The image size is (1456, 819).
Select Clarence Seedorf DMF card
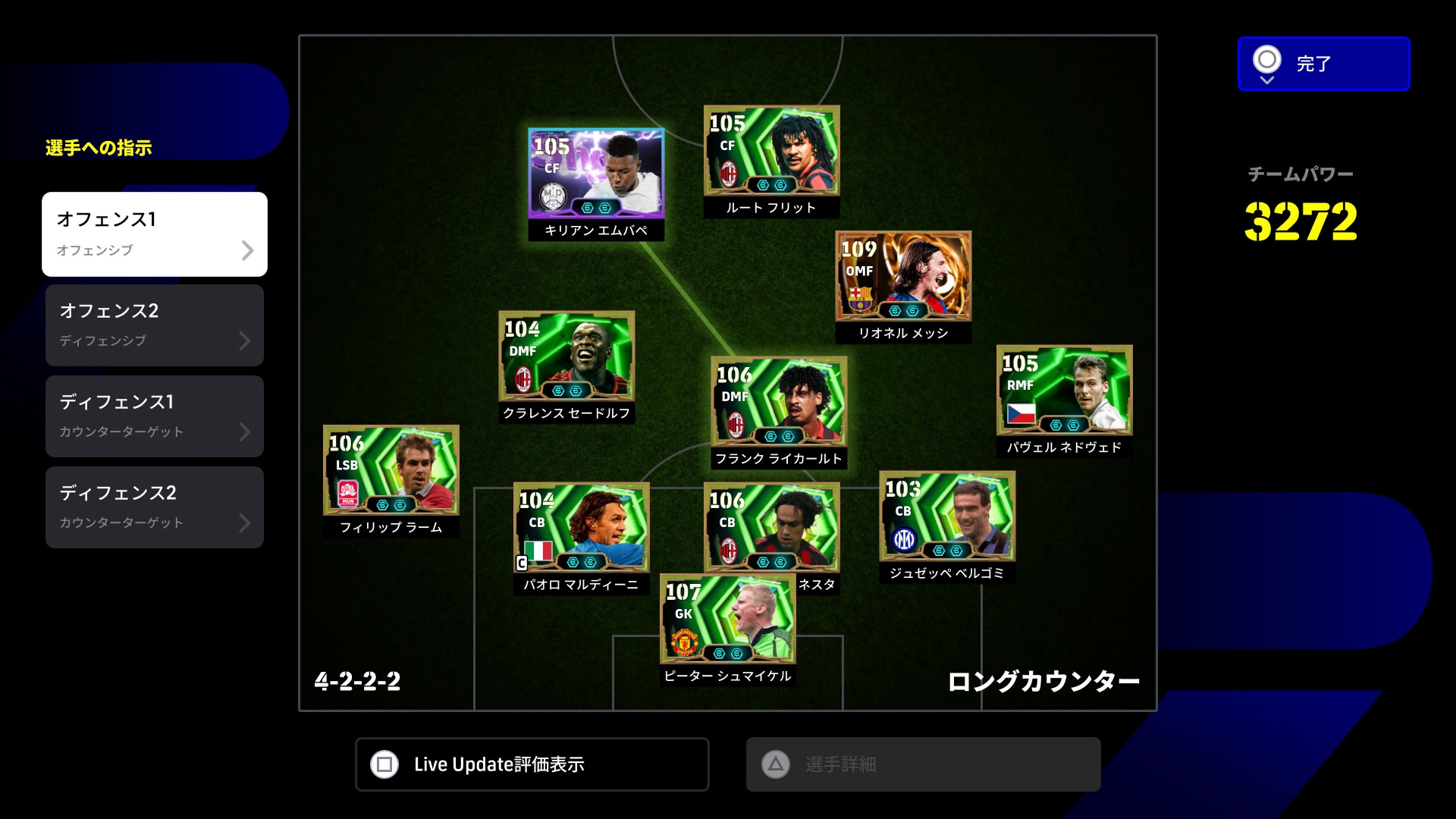point(566,356)
